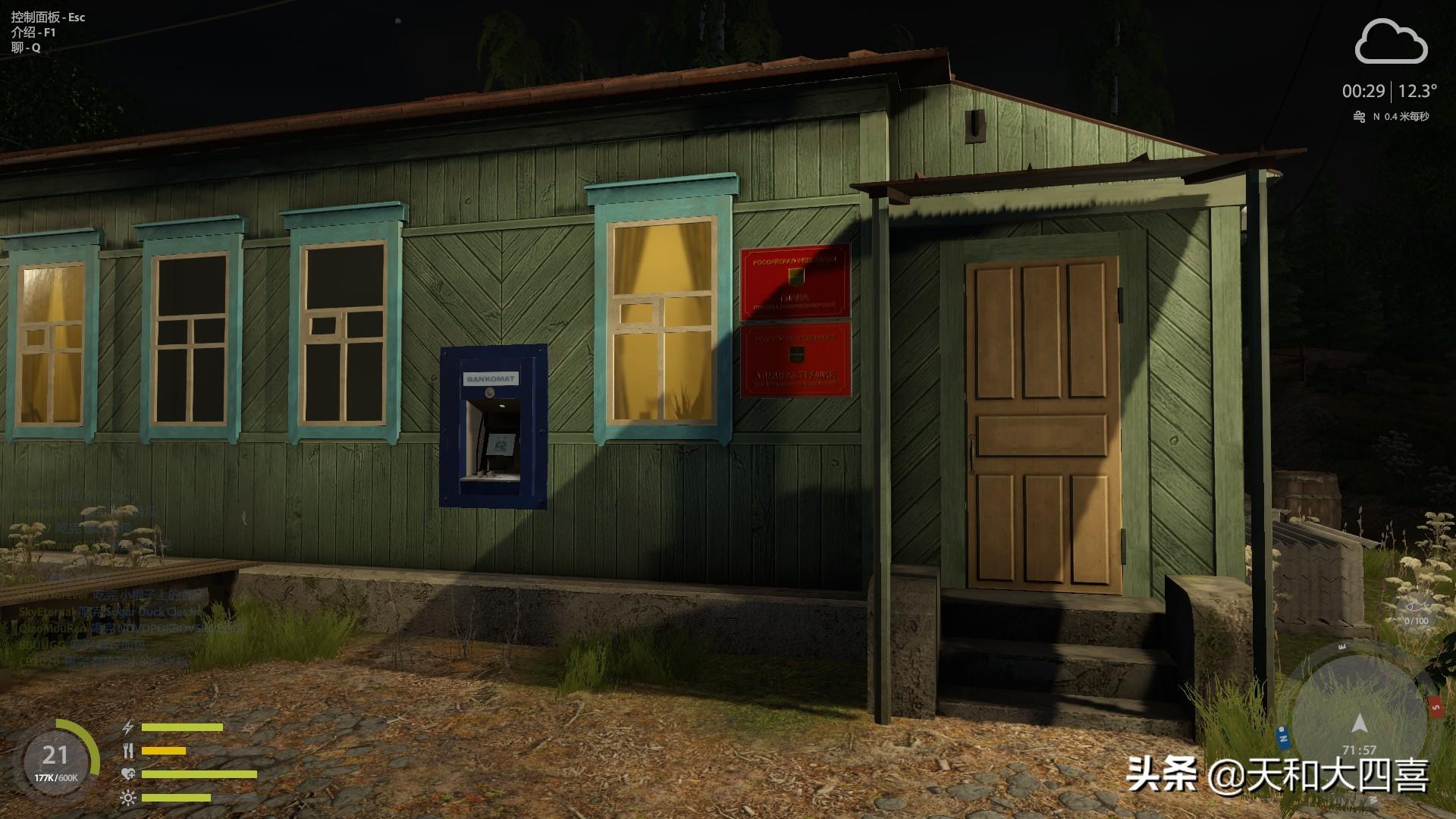Open the compass minimap
1456x819 pixels.
pyautogui.click(x=1359, y=717)
